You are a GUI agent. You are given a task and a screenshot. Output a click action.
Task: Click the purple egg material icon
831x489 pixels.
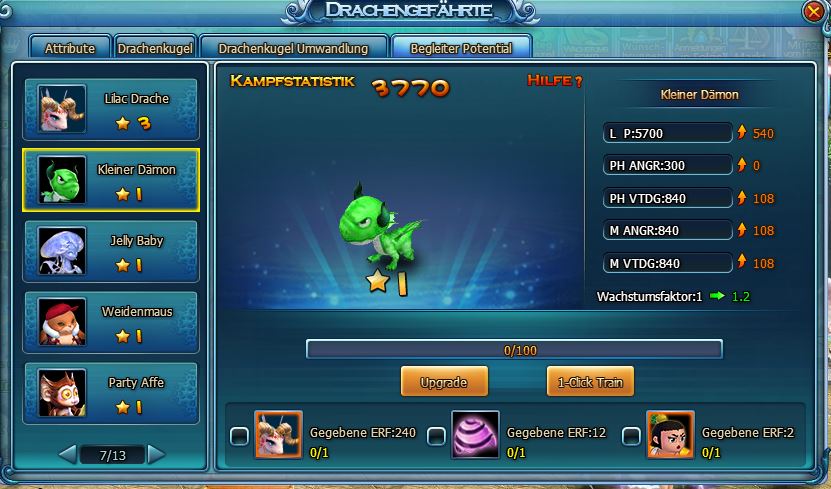click(x=476, y=436)
